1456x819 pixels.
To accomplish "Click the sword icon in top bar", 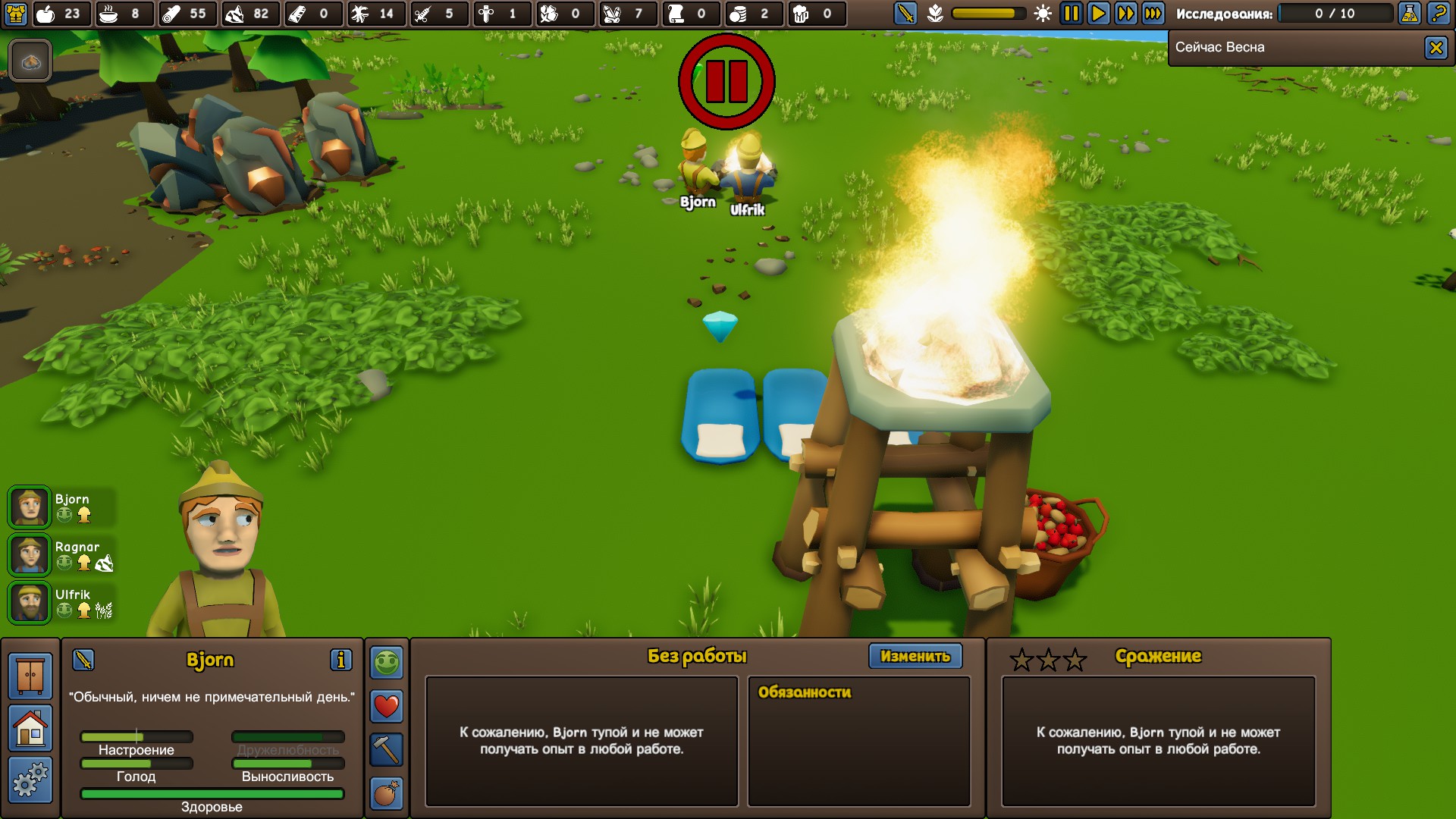I will pos(905,14).
